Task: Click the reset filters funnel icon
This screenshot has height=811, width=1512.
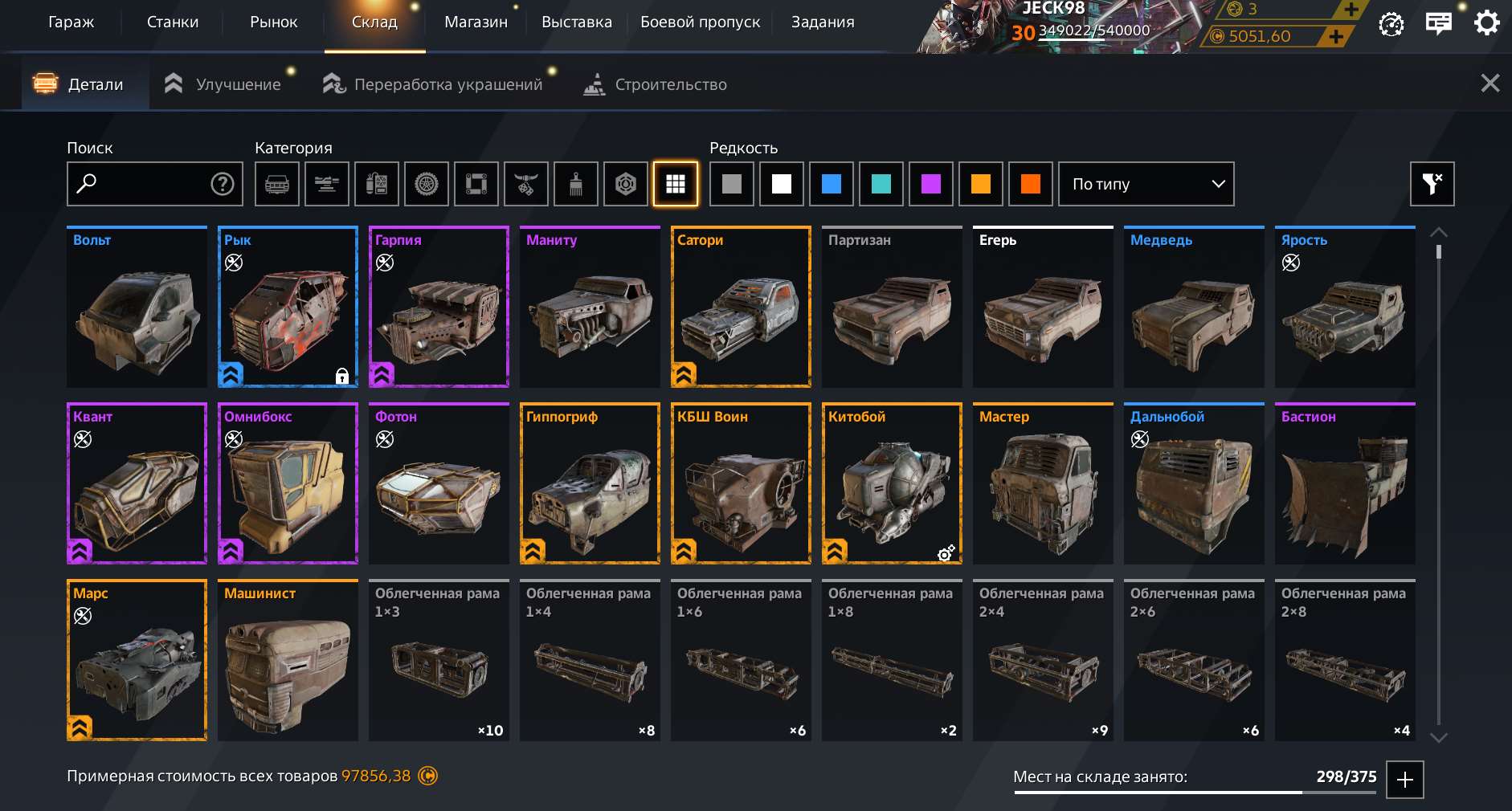Action: click(1433, 184)
